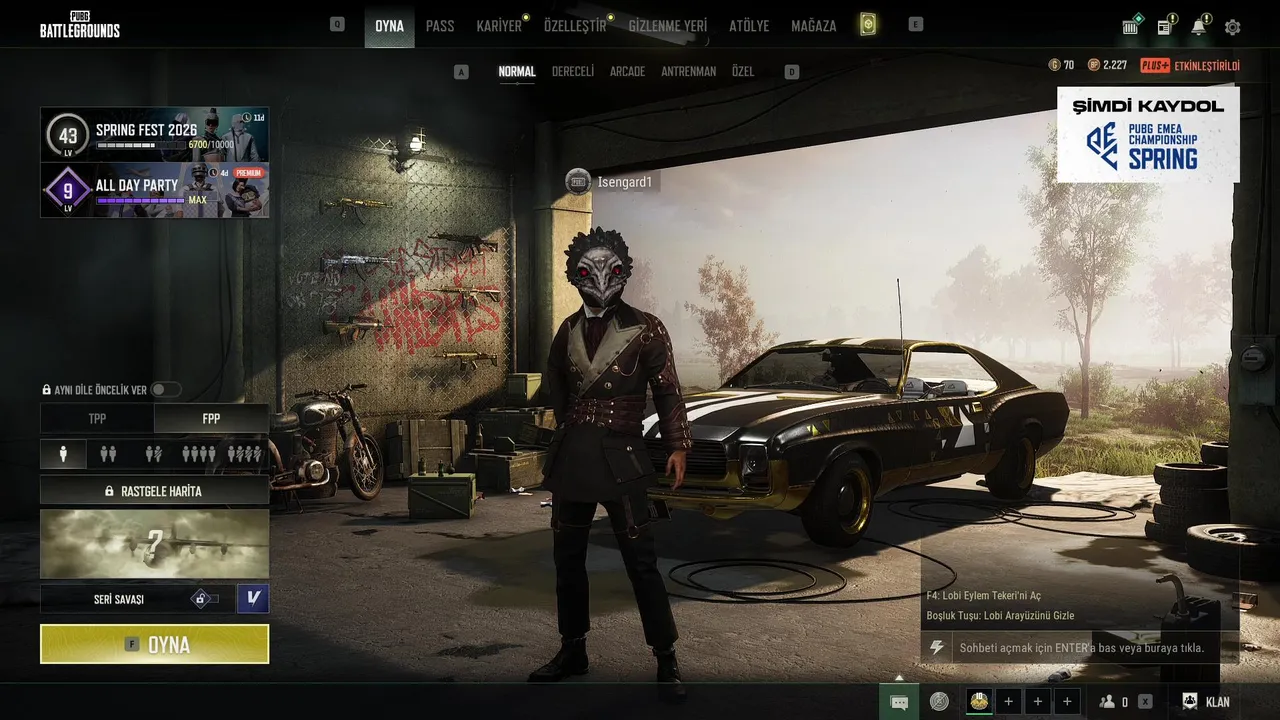The width and height of the screenshot is (1280, 720).
Task: Start matchmaking with the yellow OYNA button
Action: coord(155,644)
